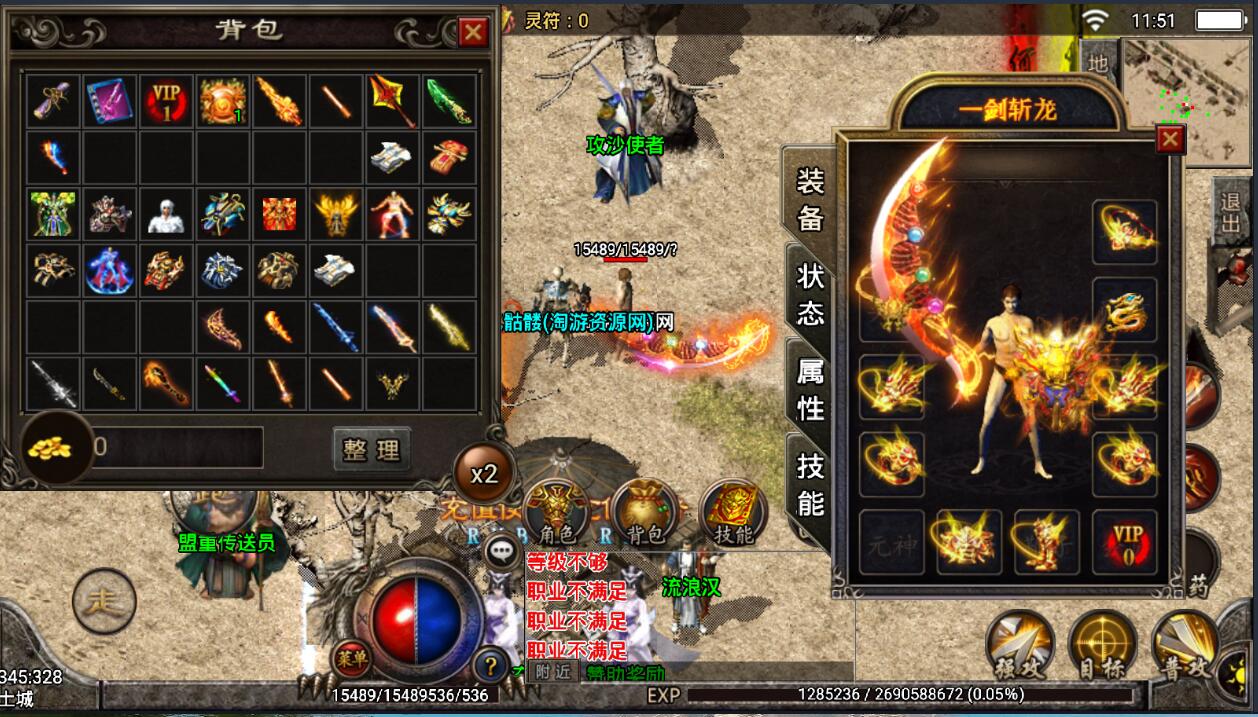This screenshot has width=1258, height=717.
Task: Switch to the 附近 nearby chat channel
Action: tap(551, 672)
